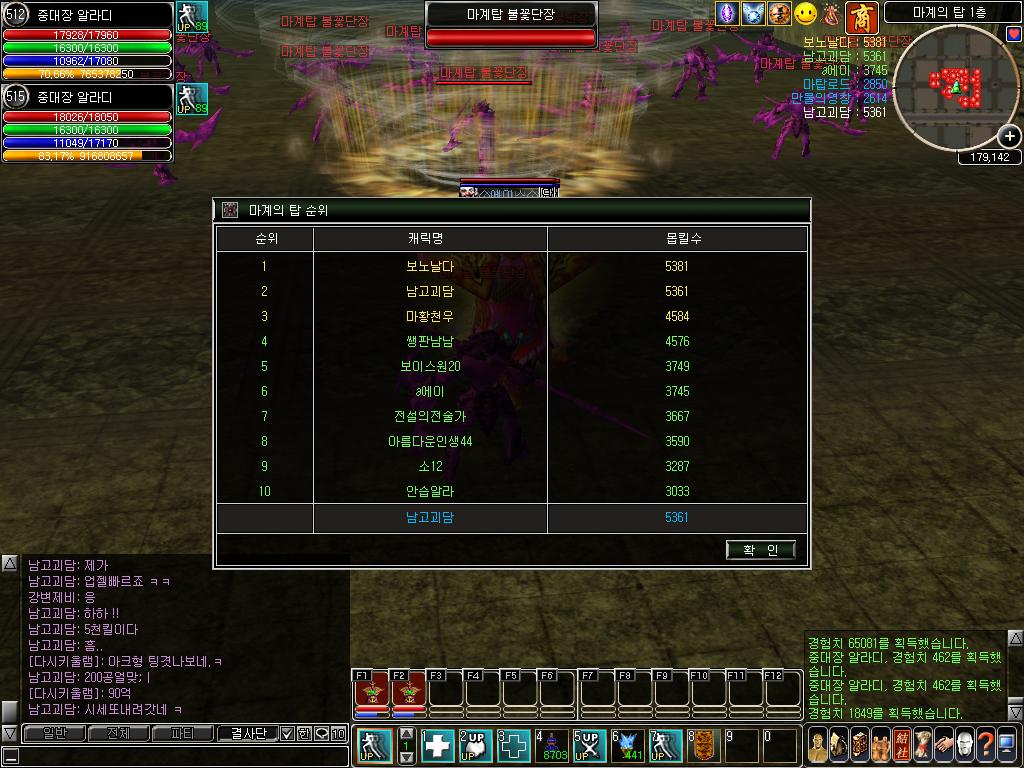1024x768 pixels.
Task: Click the minimap's plus zoom button
Action: click(1011, 136)
